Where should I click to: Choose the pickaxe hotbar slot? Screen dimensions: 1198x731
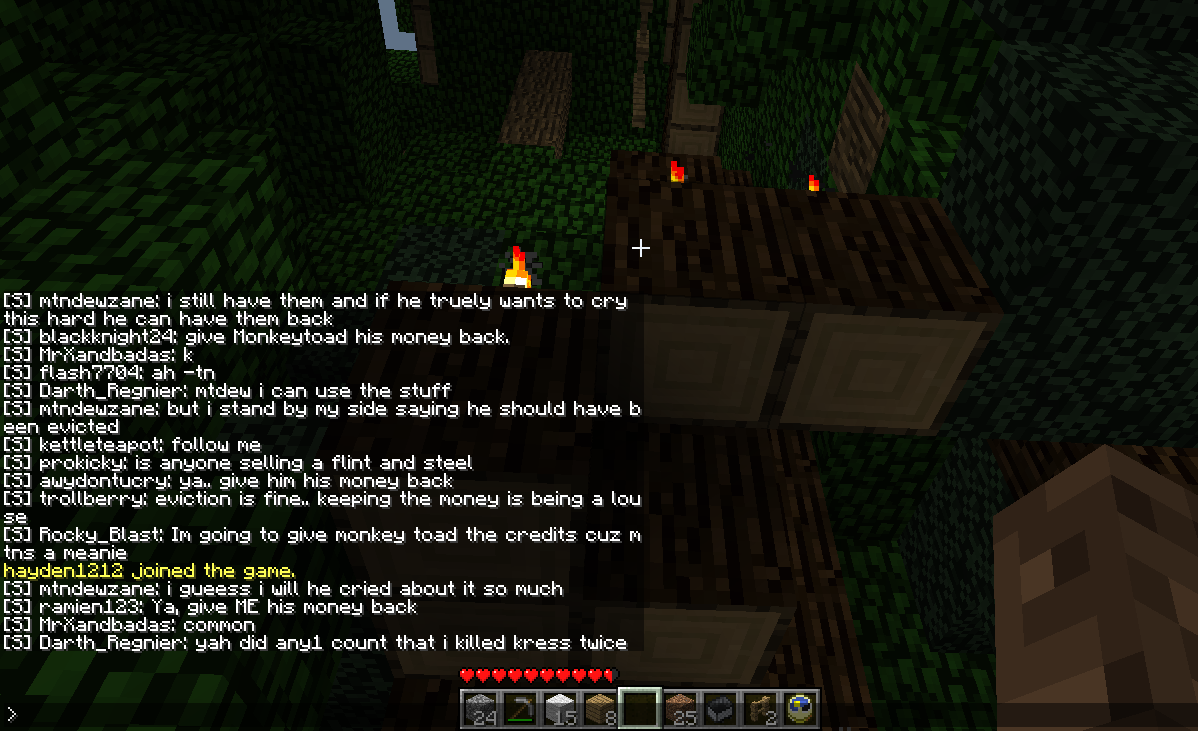pyautogui.click(x=520, y=709)
